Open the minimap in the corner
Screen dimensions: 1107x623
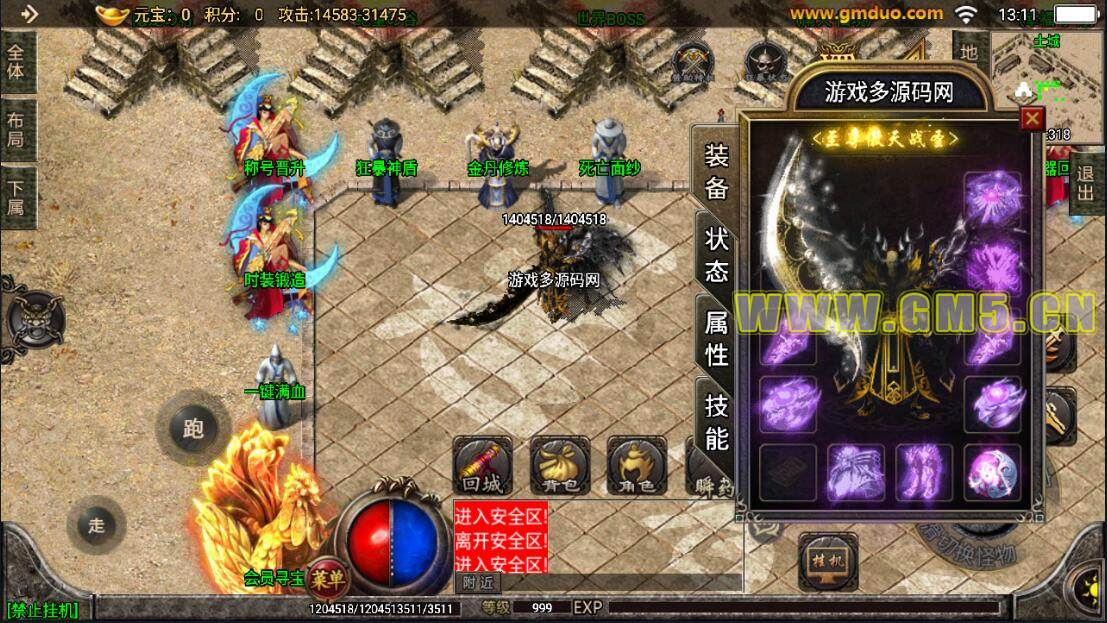pos(1047,70)
